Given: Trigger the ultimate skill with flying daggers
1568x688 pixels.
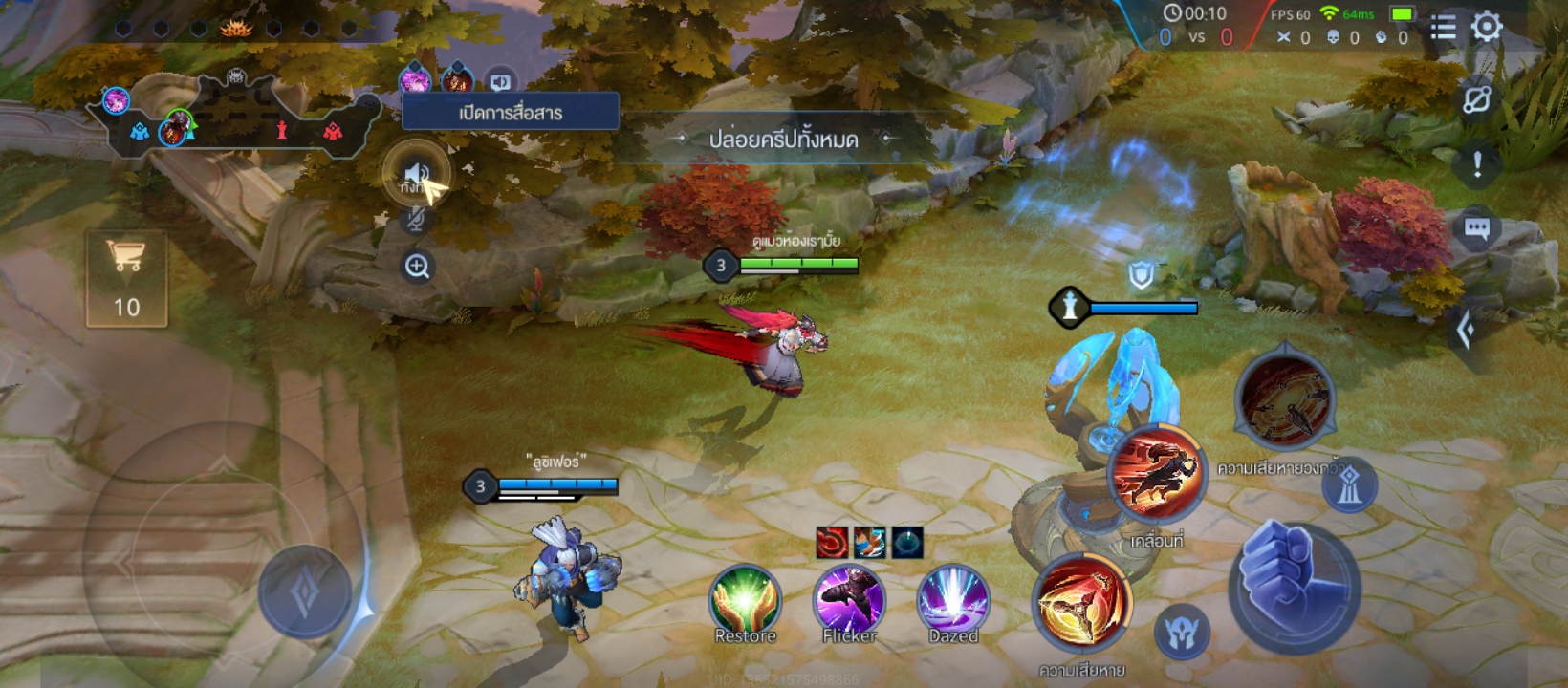Looking at the screenshot, I should pos(1284,401).
